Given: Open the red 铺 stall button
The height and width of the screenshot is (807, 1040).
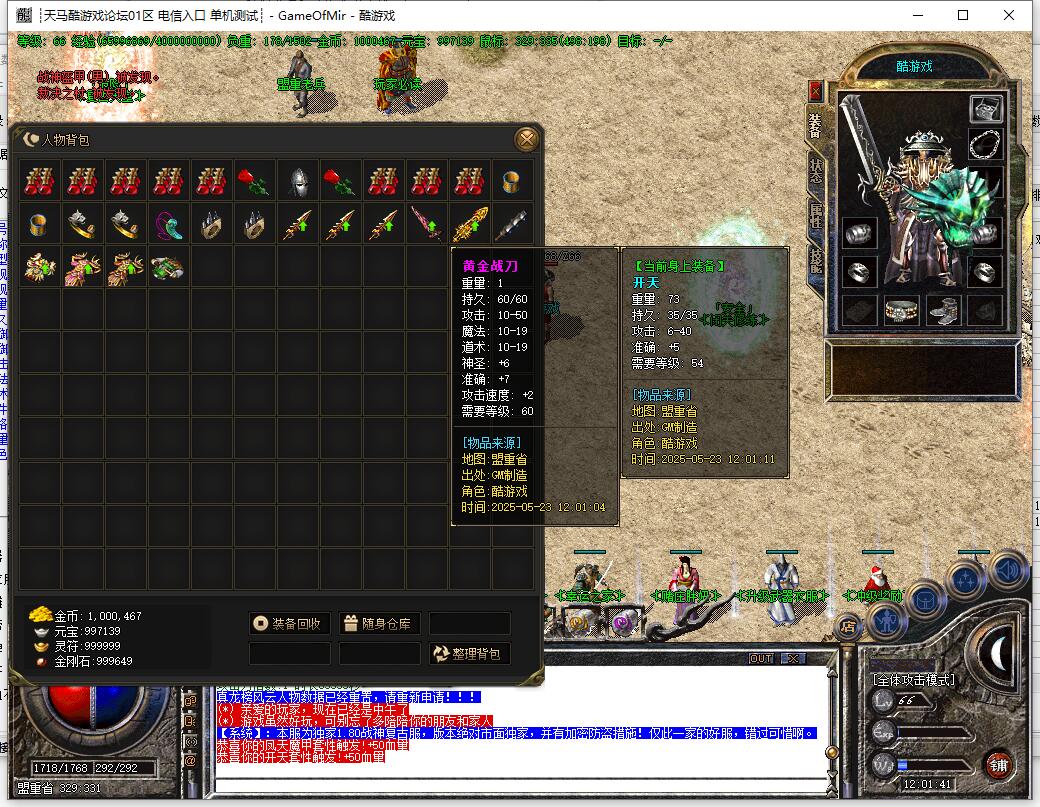Looking at the screenshot, I should (998, 766).
